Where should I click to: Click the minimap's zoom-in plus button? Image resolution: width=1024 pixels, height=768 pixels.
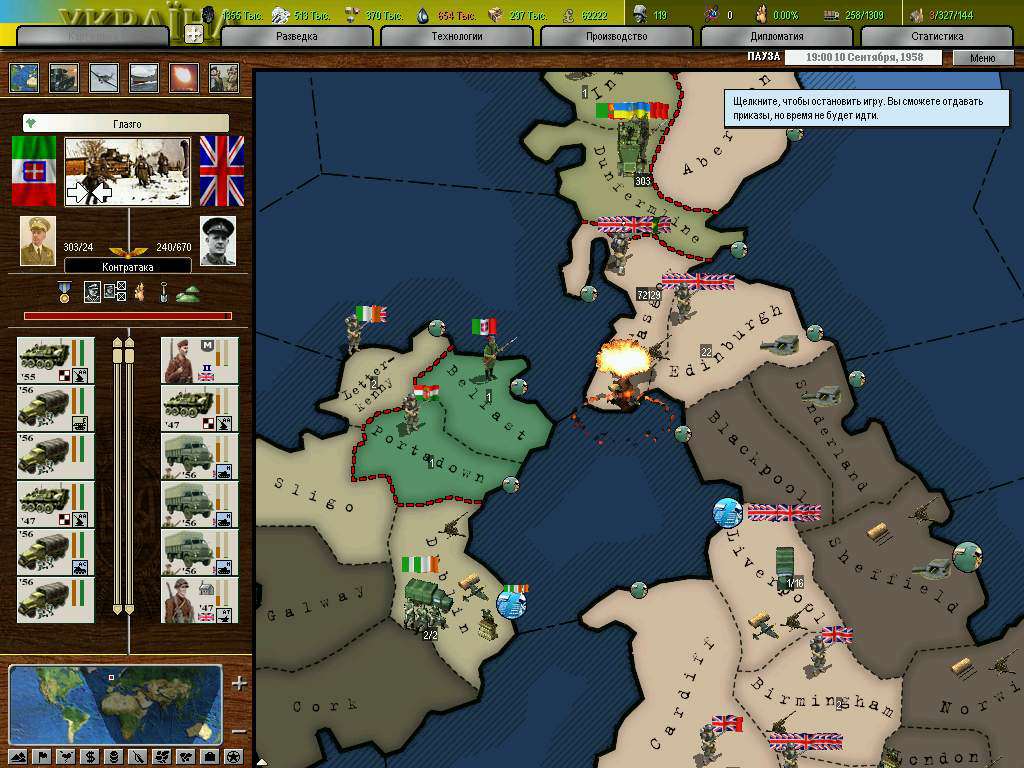[238, 684]
